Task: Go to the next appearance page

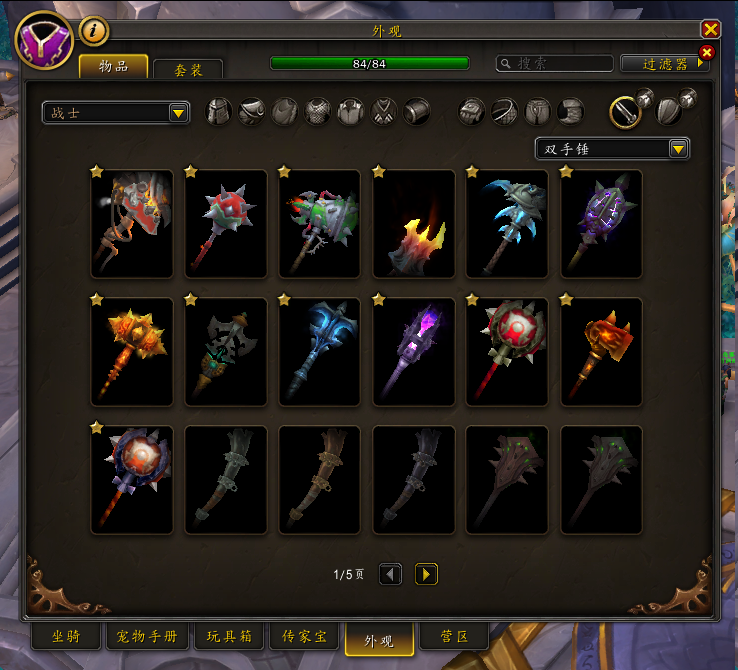Action: (426, 574)
